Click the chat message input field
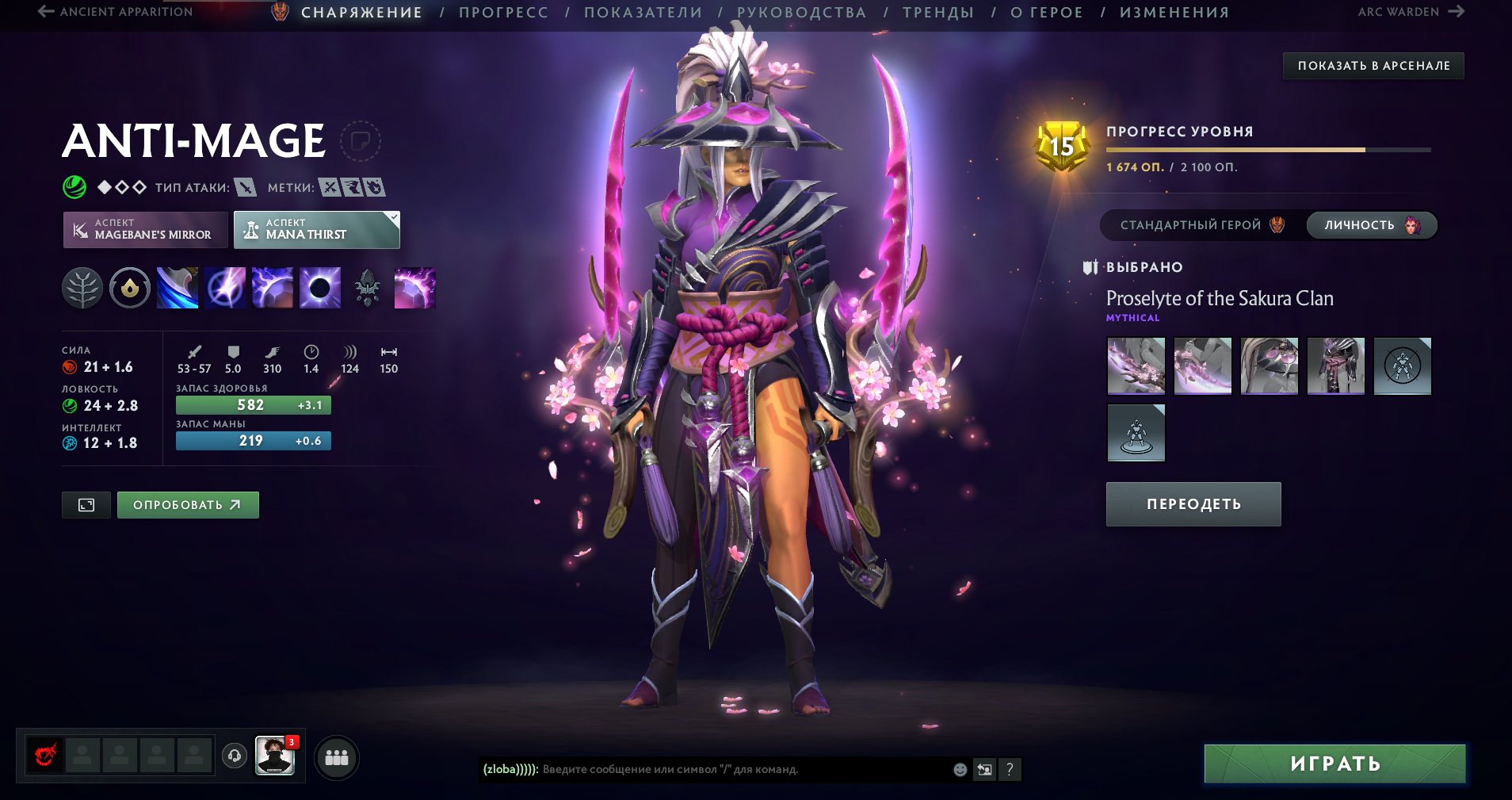This screenshot has height=800, width=1512. pos(713,769)
